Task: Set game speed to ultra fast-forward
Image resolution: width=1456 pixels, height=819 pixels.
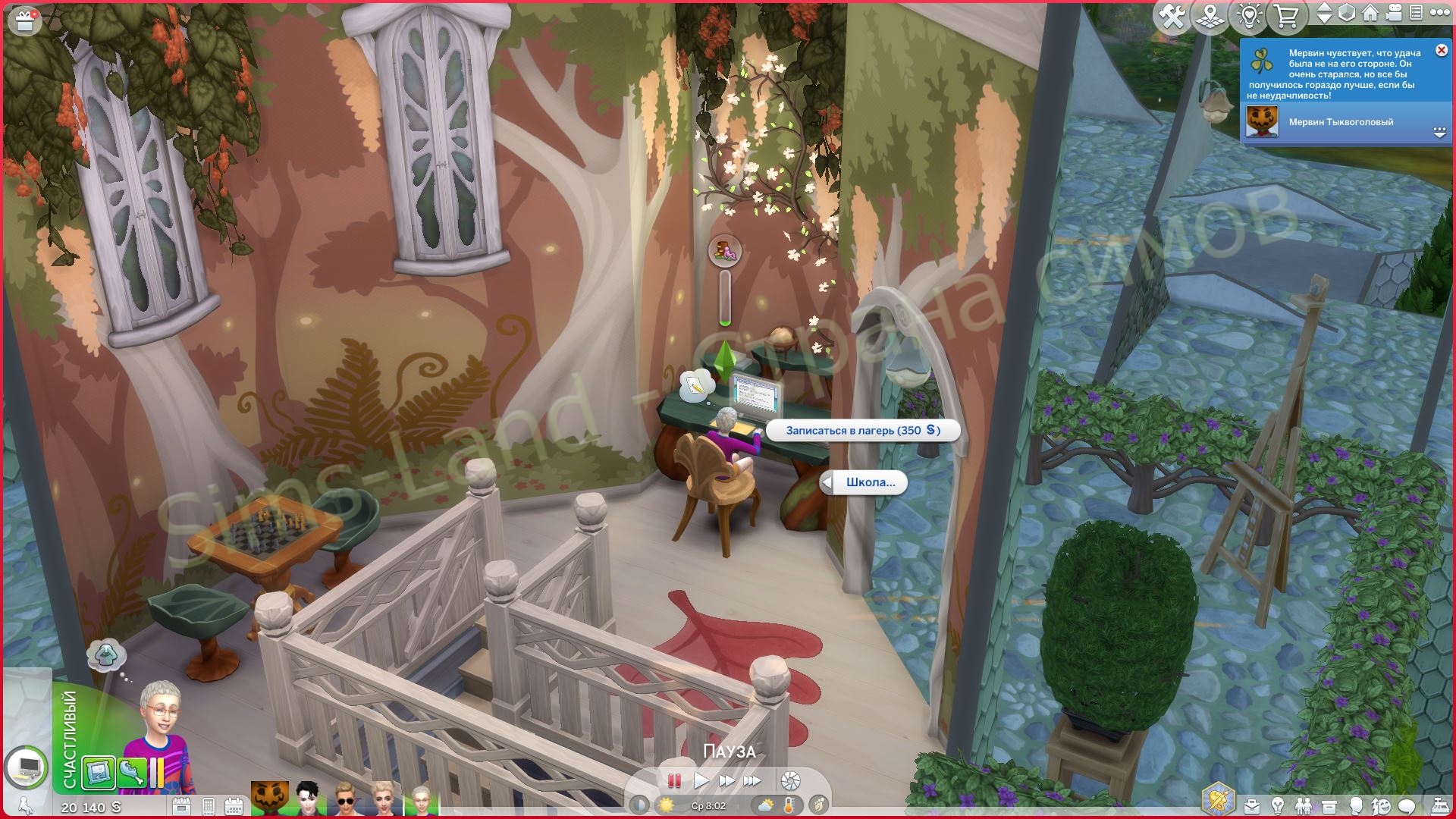Action: pos(752,780)
